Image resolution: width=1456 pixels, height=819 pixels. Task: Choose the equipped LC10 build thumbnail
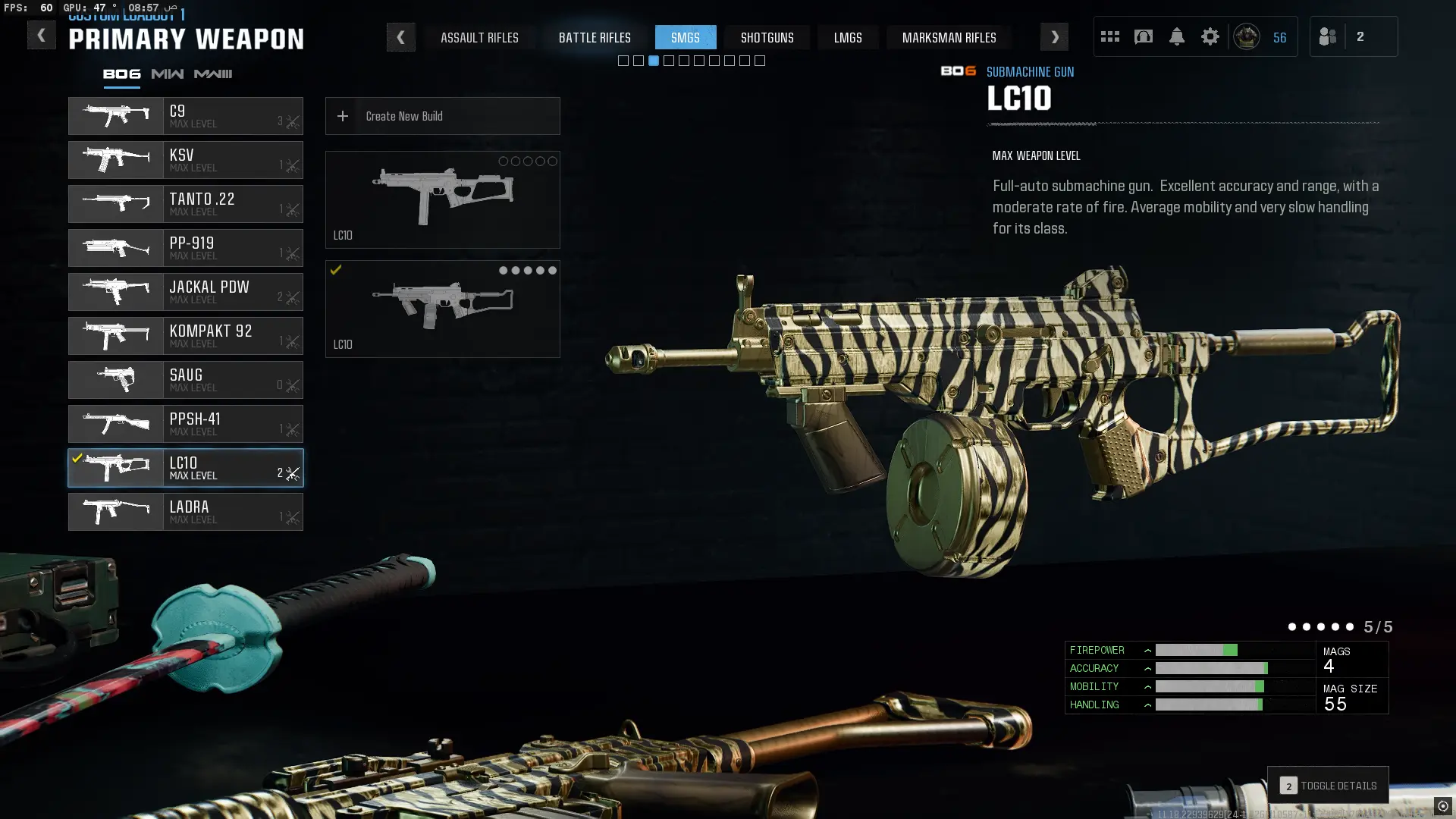[442, 309]
